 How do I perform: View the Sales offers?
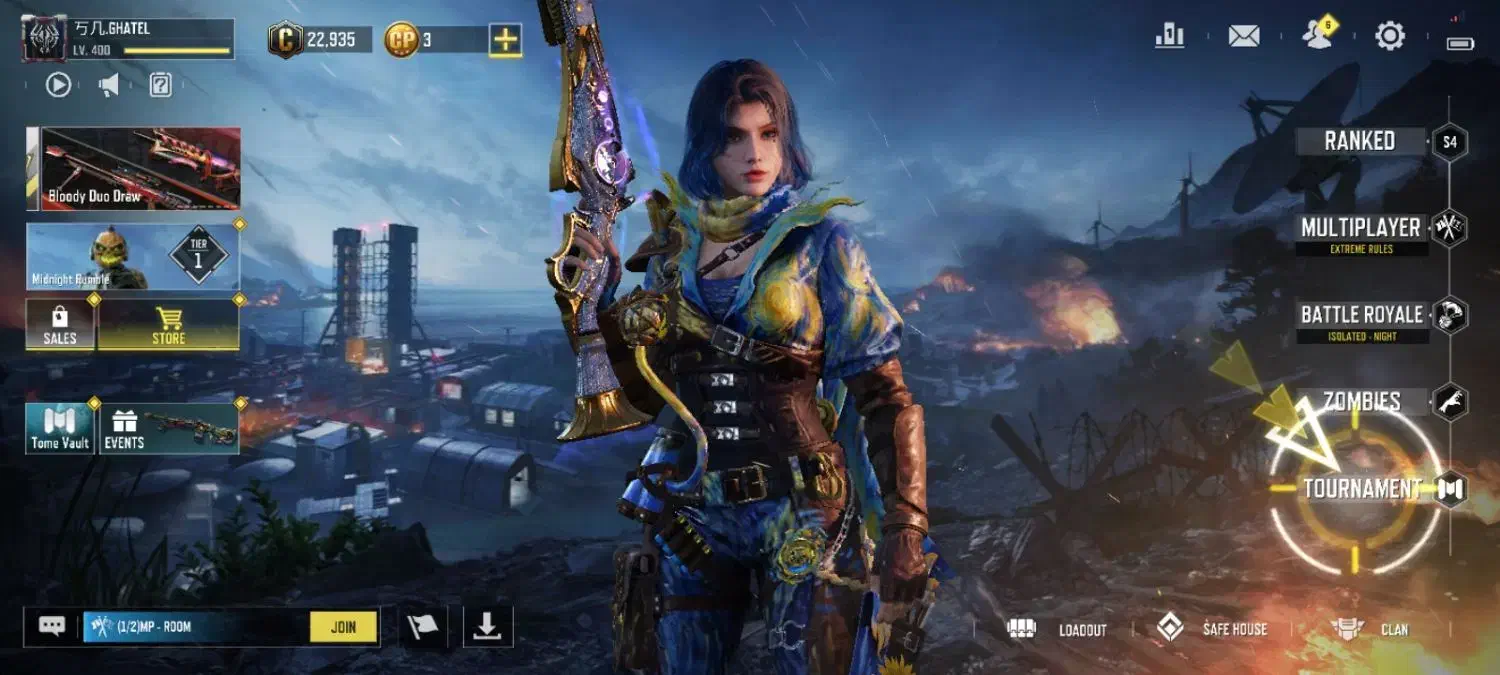pyautogui.click(x=60, y=325)
